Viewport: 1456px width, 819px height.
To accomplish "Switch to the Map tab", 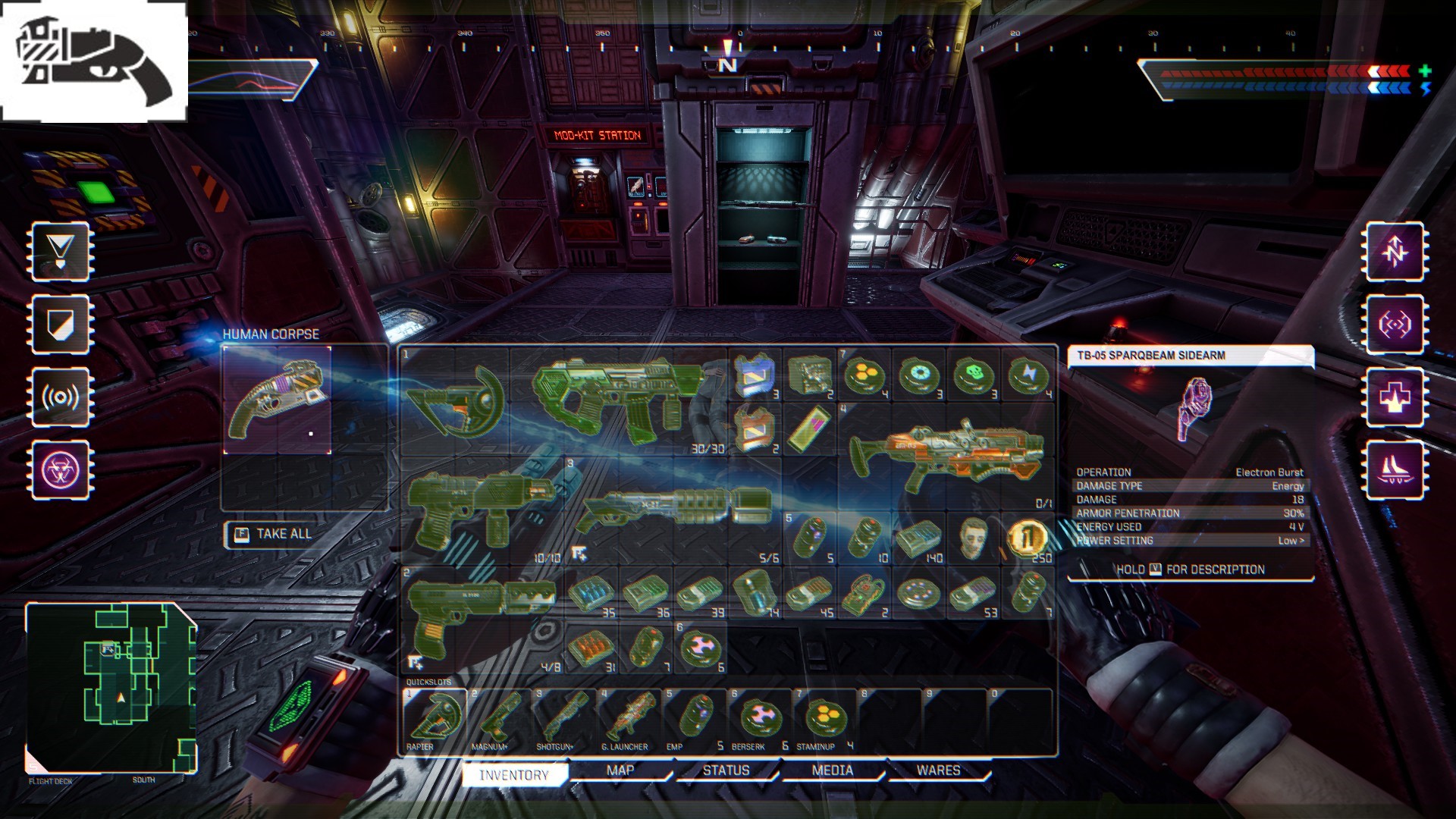I will (620, 770).
